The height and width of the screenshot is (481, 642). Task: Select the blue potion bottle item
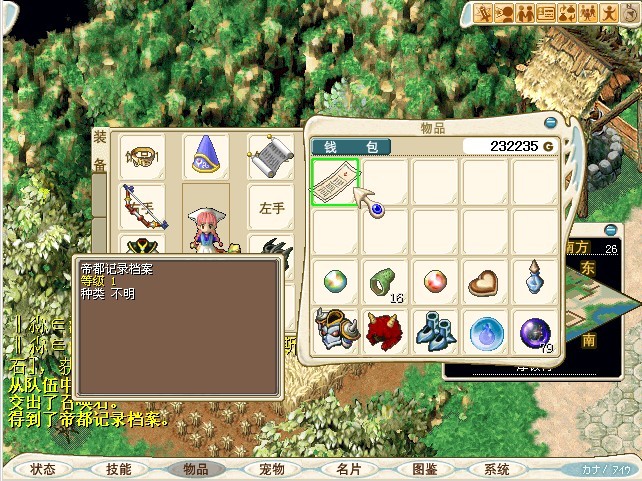[x=535, y=281]
